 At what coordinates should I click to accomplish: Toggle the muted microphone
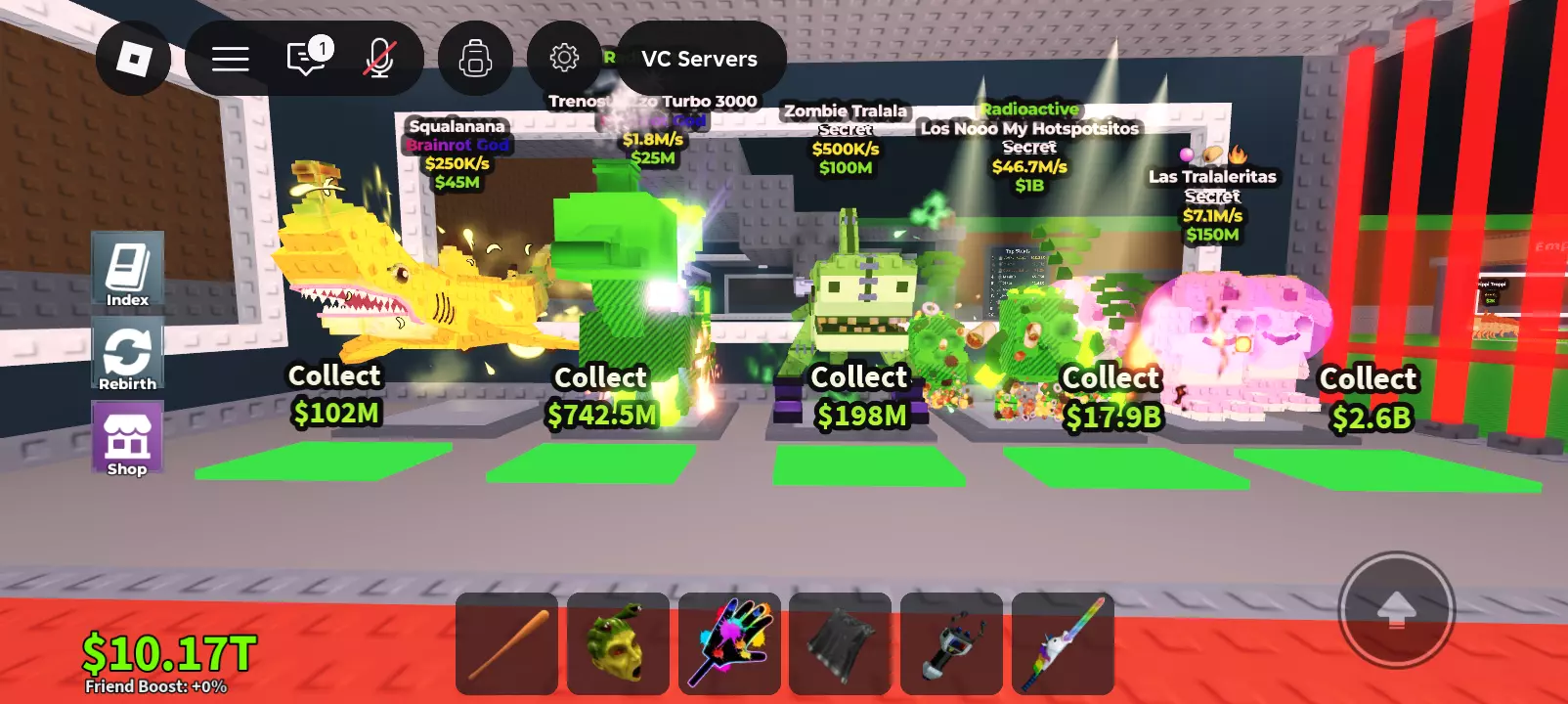[379, 59]
